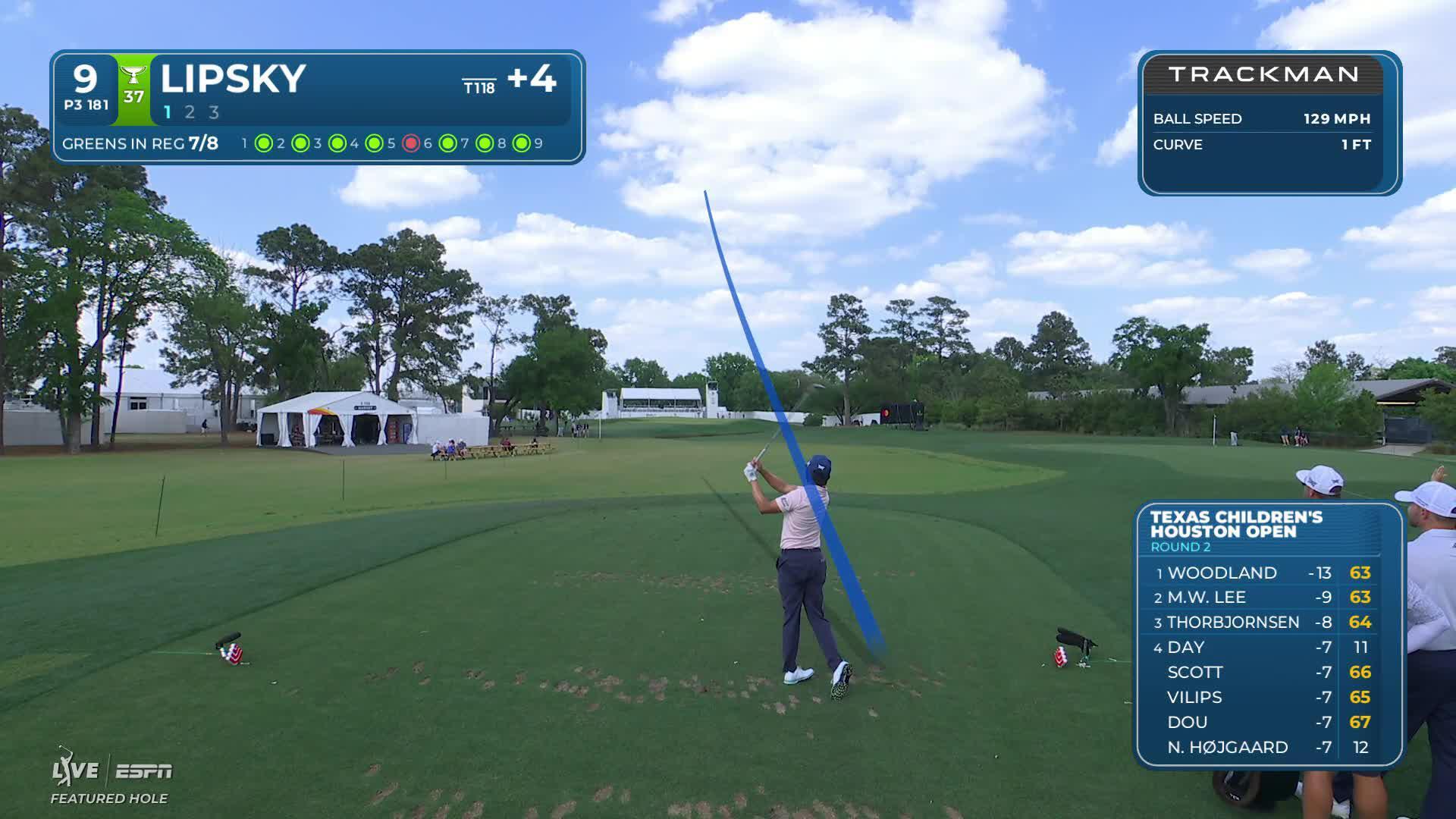
Task: Click the ESPN logo
Action: pyautogui.click(x=144, y=771)
